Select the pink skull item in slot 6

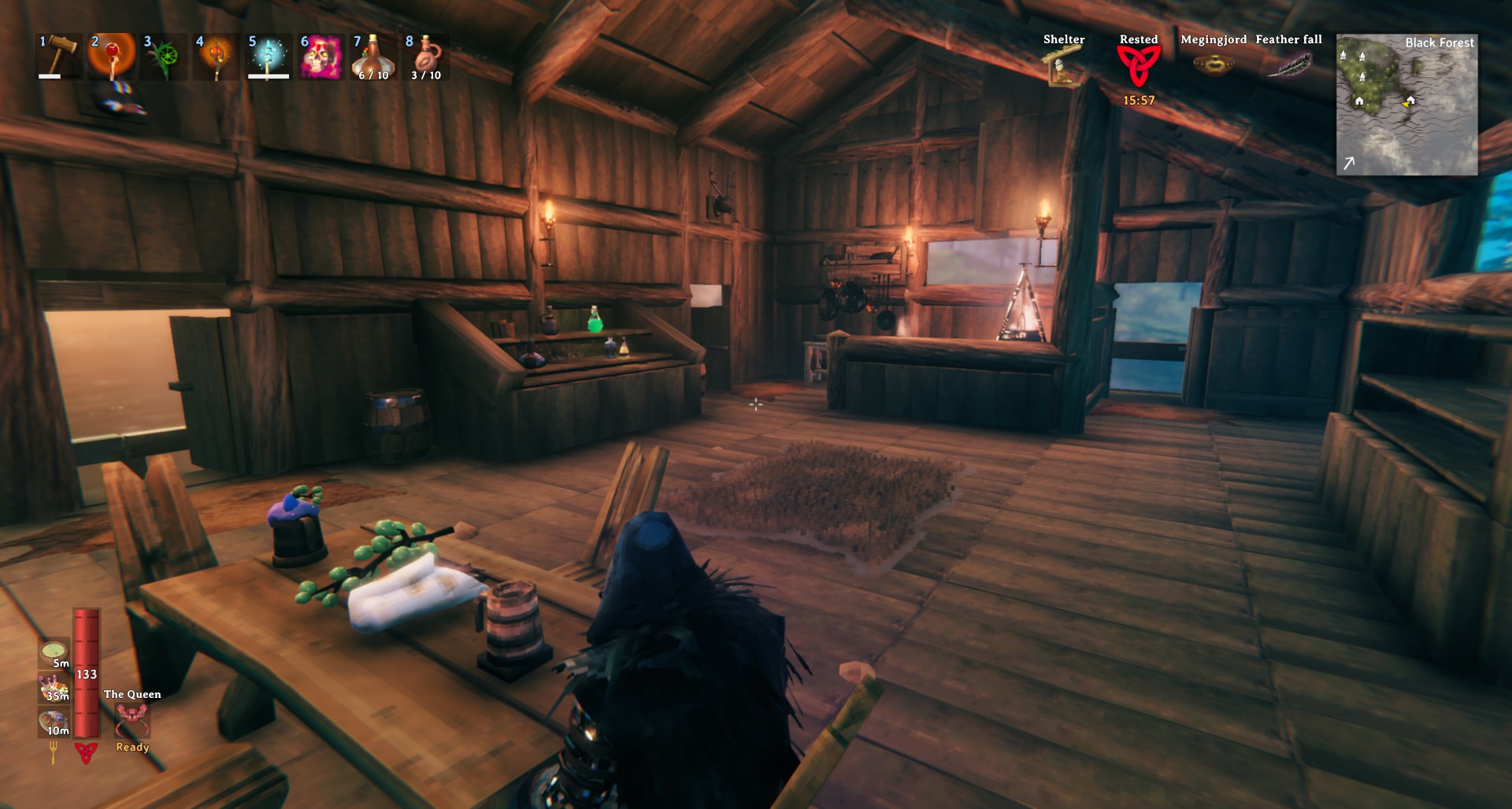click(x=321, y=56)
